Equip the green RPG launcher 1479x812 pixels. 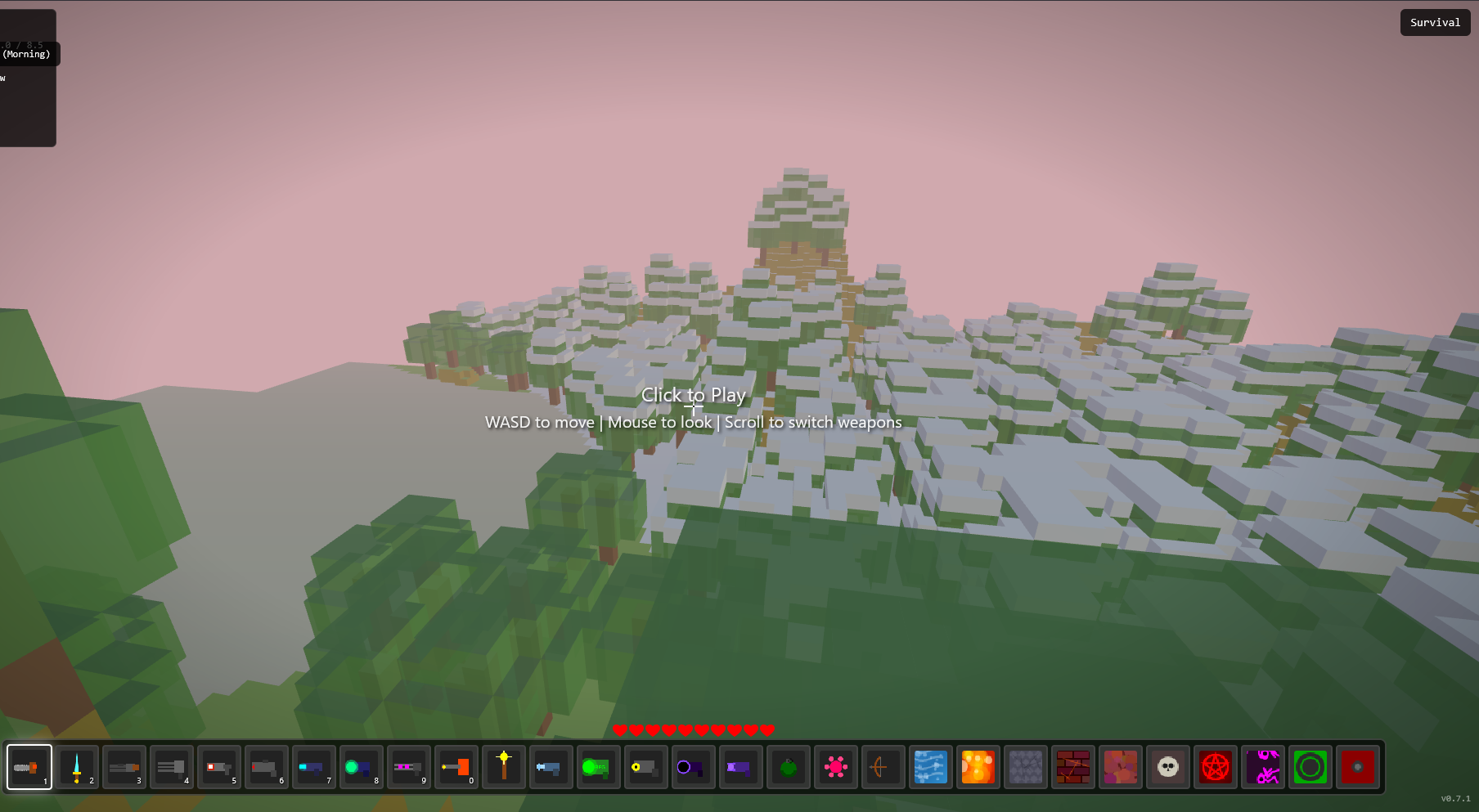pyautogui.click(x=598, y=766)
